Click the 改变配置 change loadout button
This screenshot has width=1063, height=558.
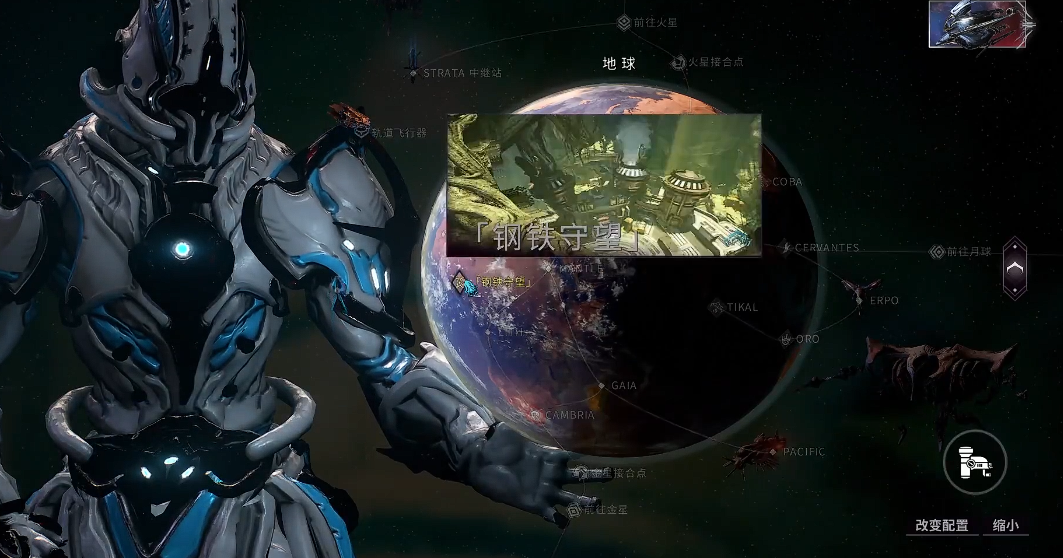941,525
